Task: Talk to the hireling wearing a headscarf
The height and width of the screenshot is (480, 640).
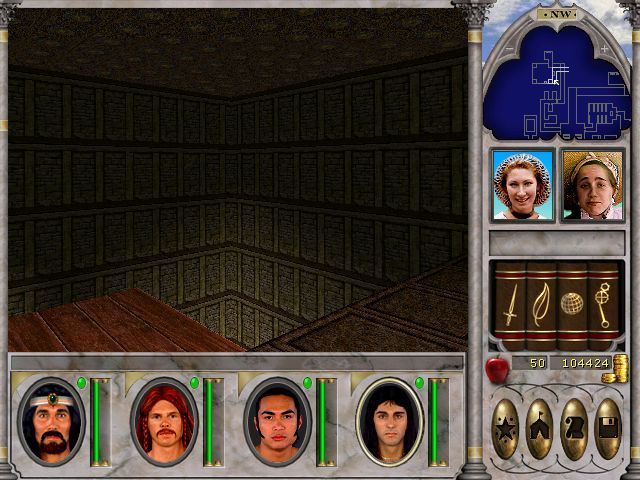Action: coord(592,185)
